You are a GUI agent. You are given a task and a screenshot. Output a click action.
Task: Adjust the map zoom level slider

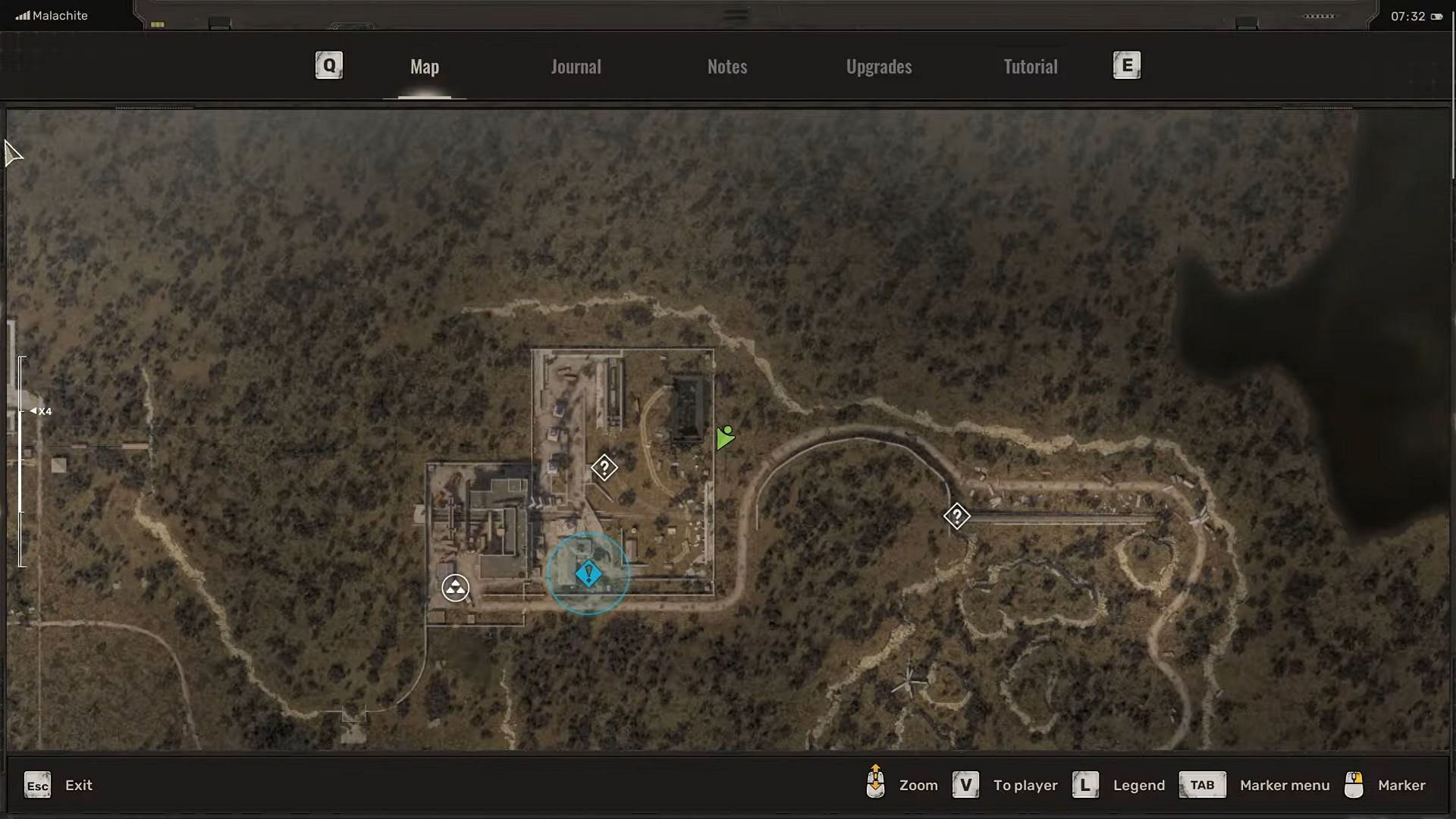(23, 411)
